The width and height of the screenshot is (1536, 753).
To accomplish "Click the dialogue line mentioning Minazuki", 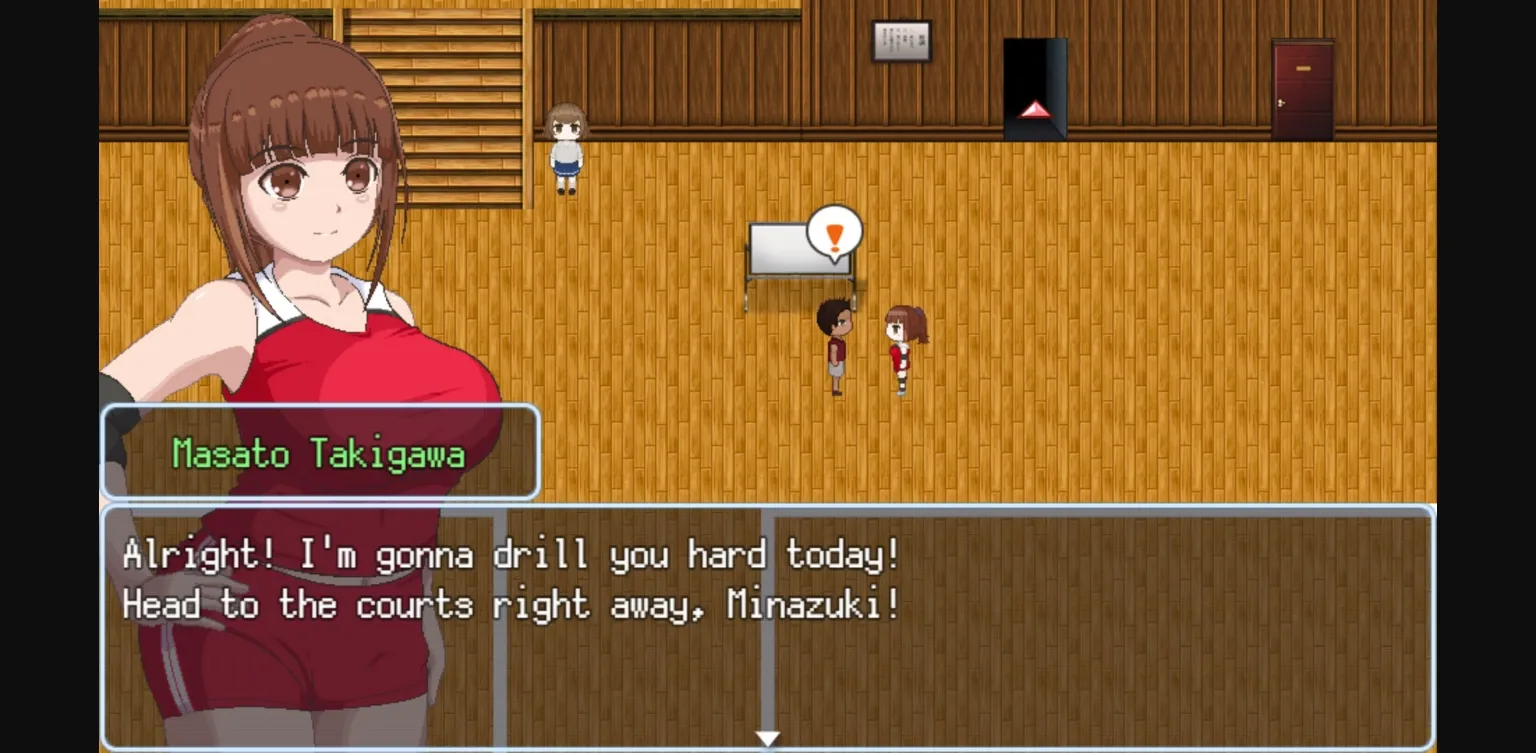I will pyautogui.click(x=508, y=605).
